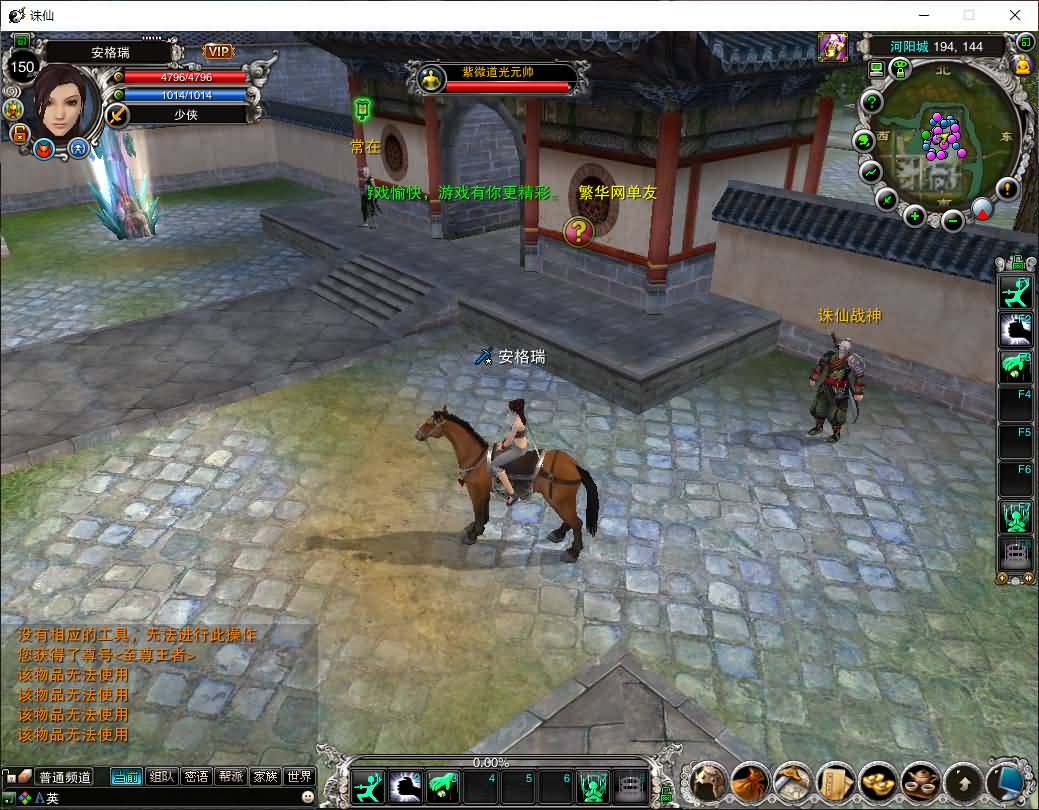The width and height of the screenshot is (1039, 810).
Task: Open the purple-haired character icon beside 河阳城
Action: tap(832, 46)
